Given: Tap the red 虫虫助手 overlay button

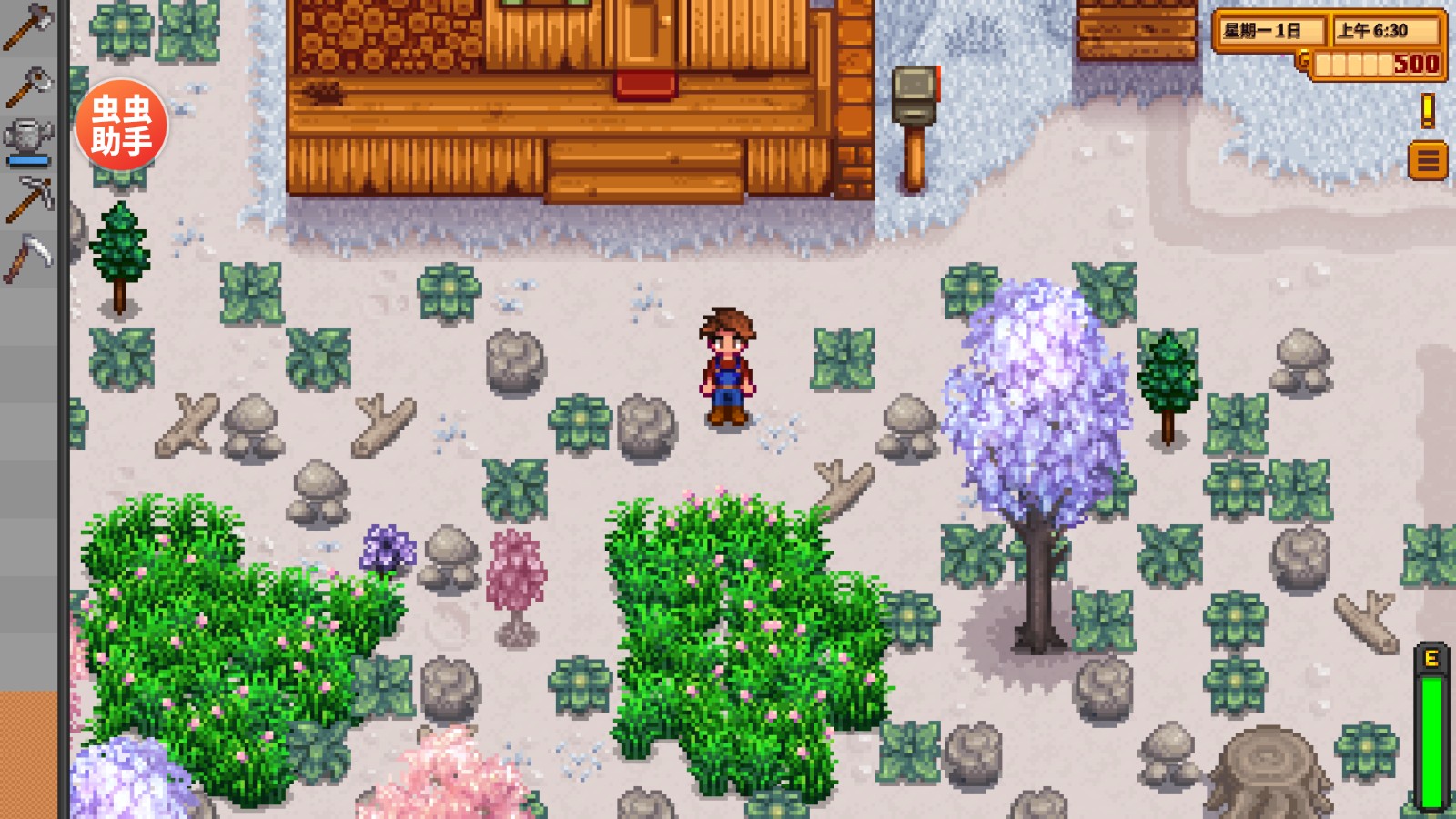Looking at the screenshot, I should [121, 125].
